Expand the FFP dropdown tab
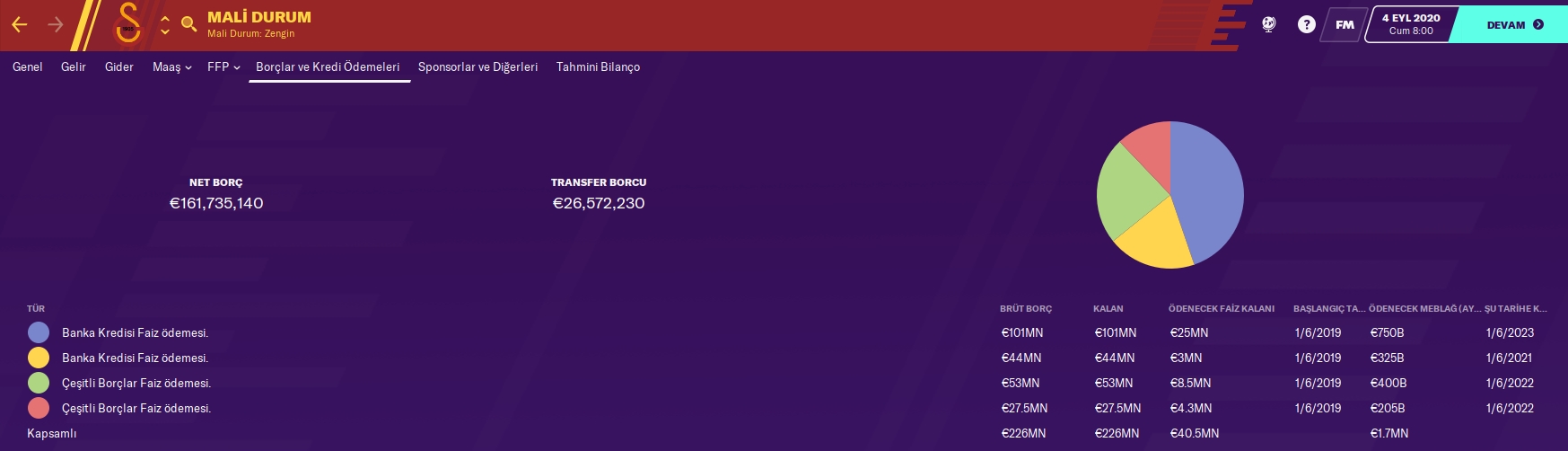This screenshot has width=1568, height=451. click(223, 67)
